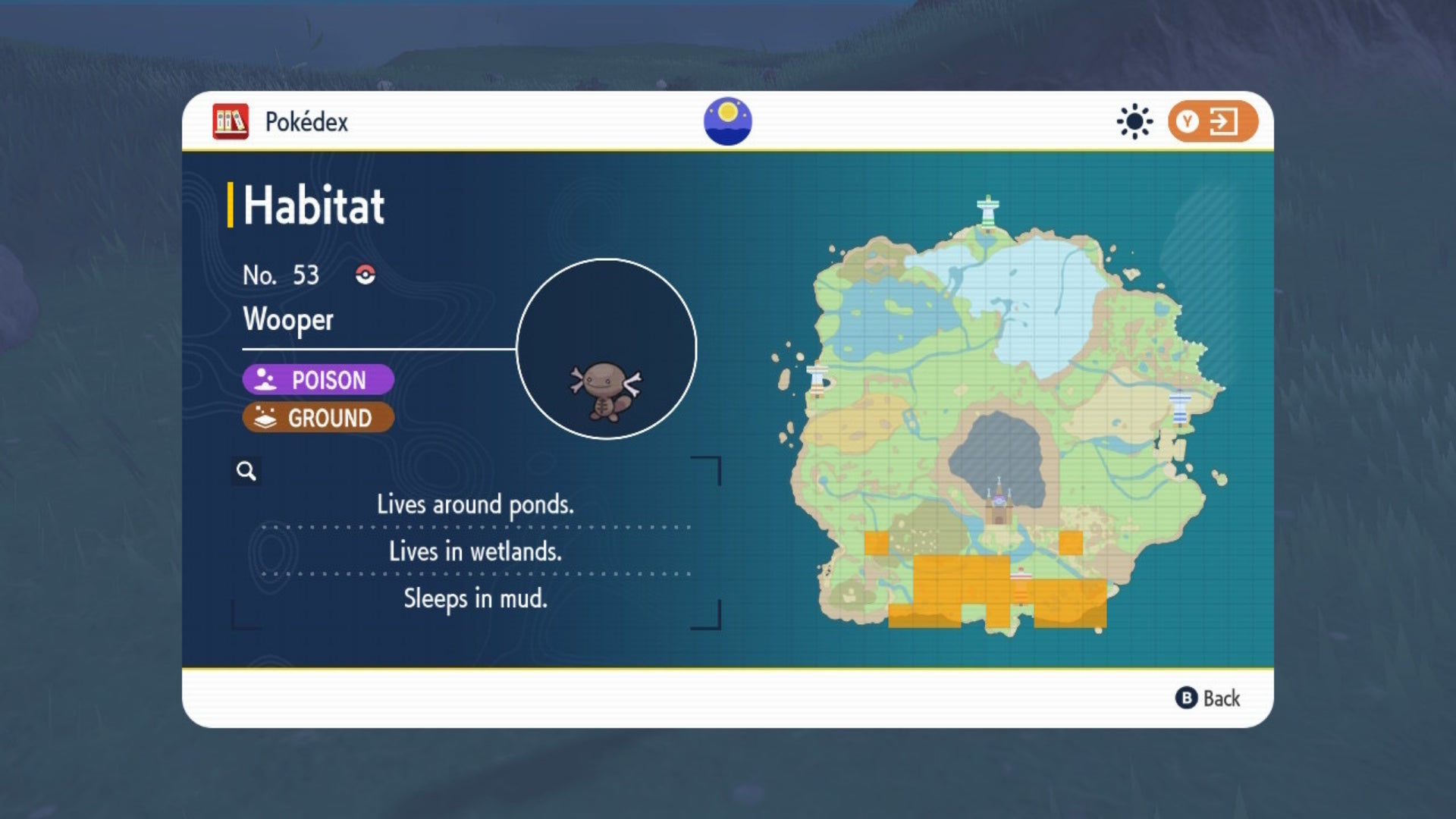Viewport: 1456px width, 819px height.
Task: Open the Habitat section header
Action: (x=311, y=205)
